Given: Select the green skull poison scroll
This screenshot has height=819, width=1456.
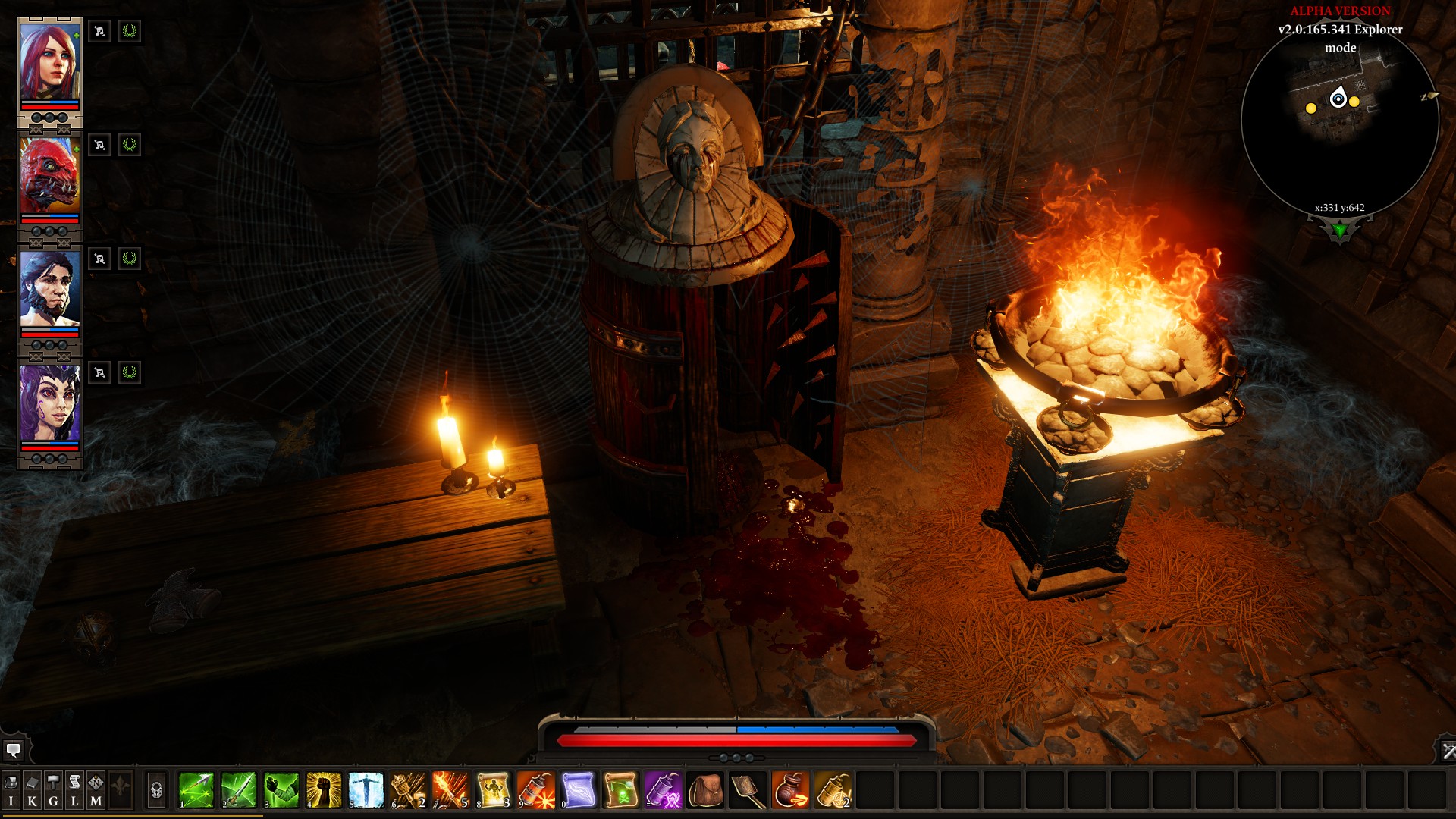Looking at the screenshot, I should tap(621, 790).
